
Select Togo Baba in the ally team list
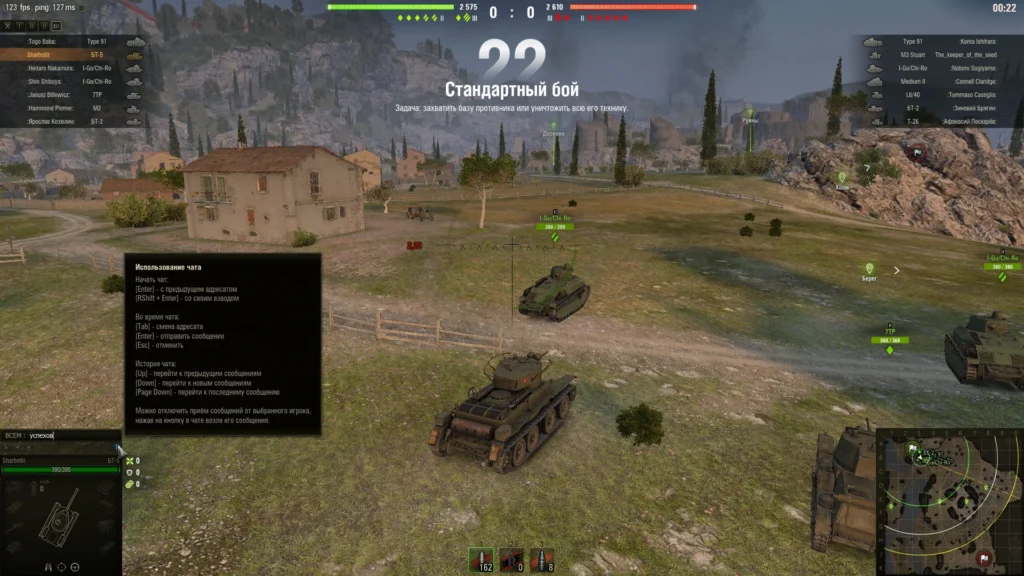tap(70, 42)
